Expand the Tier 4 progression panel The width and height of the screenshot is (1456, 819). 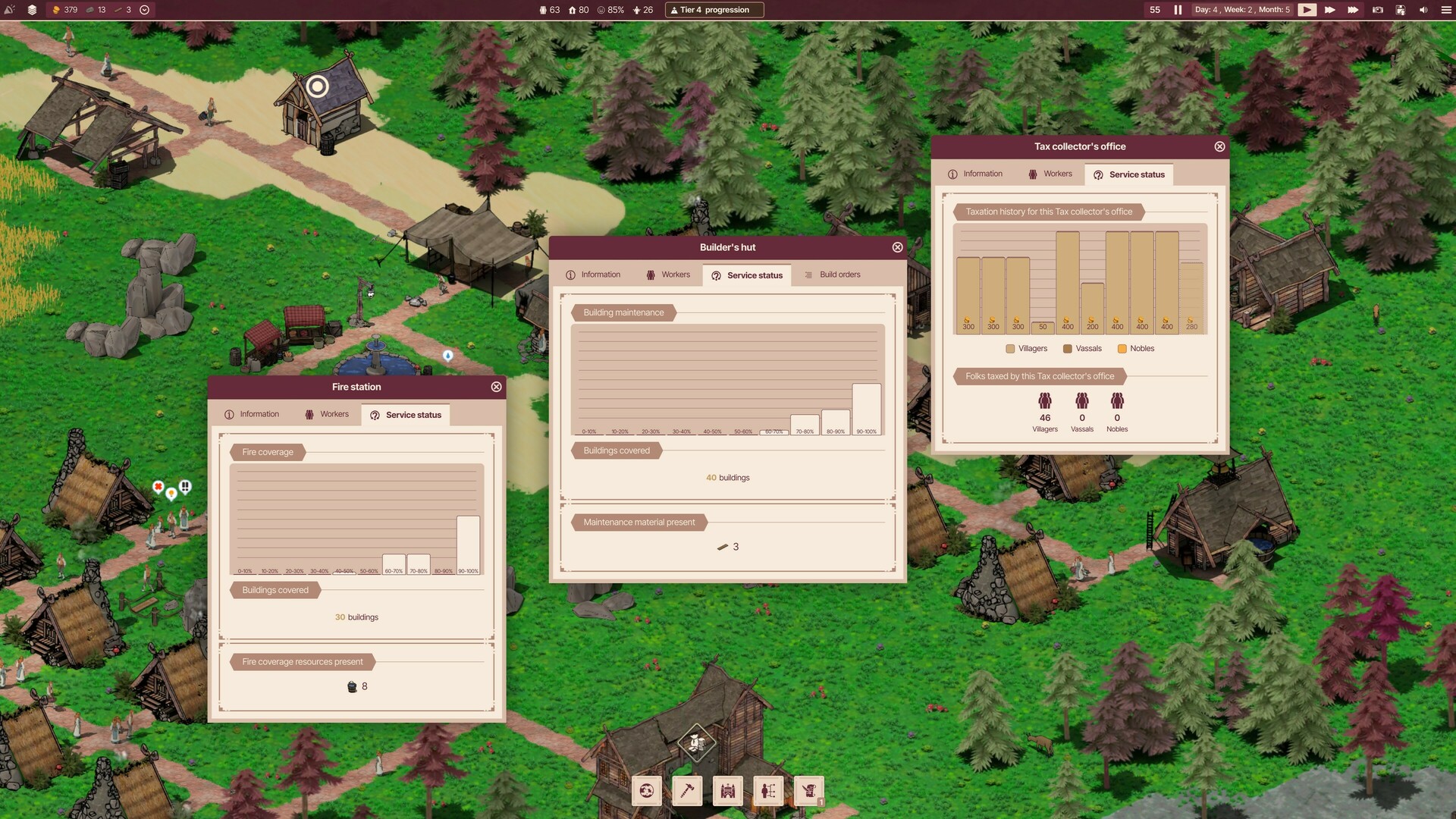[714, 10]
